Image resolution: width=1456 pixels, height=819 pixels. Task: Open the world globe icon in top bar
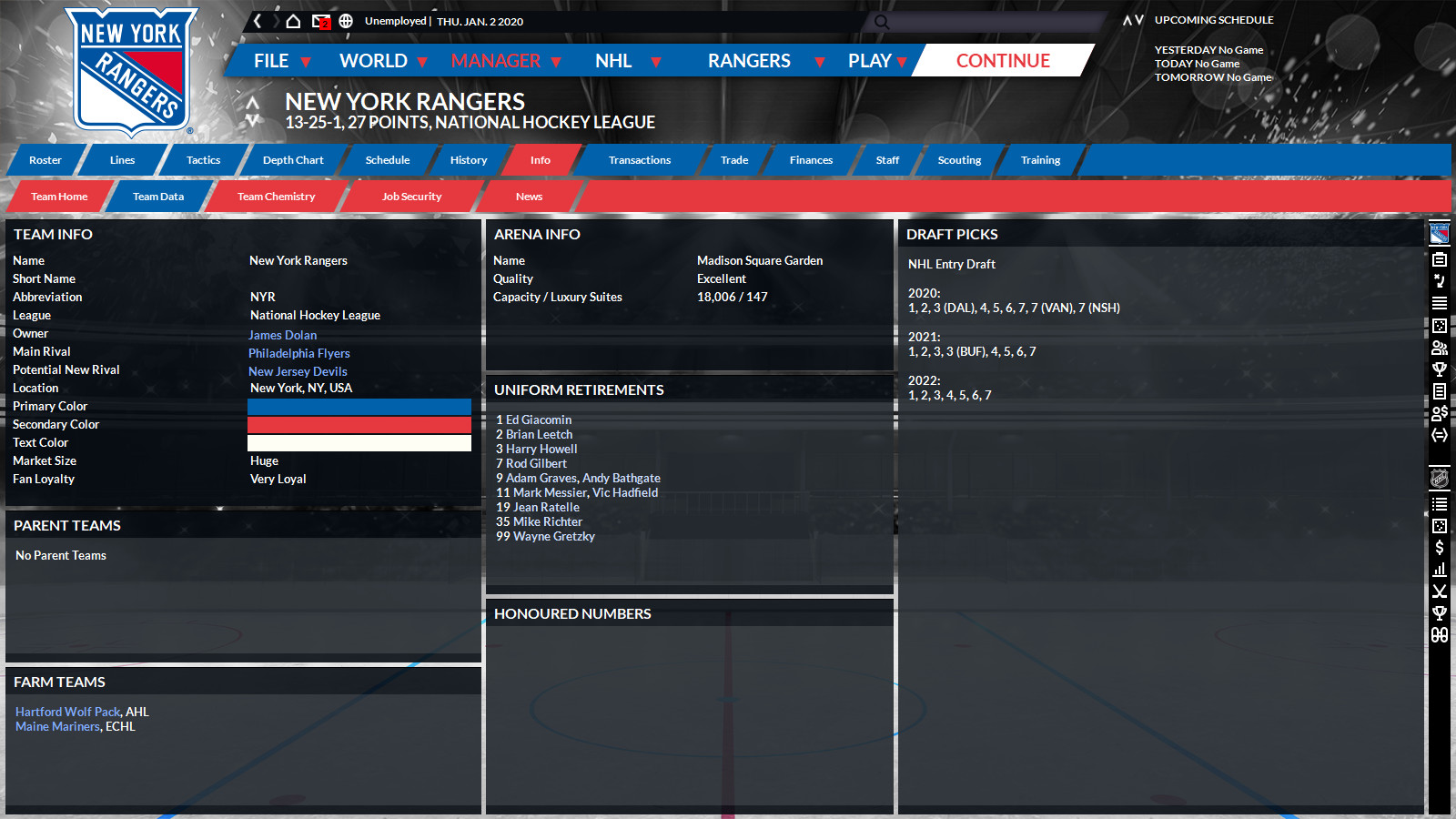click(347, 21)
